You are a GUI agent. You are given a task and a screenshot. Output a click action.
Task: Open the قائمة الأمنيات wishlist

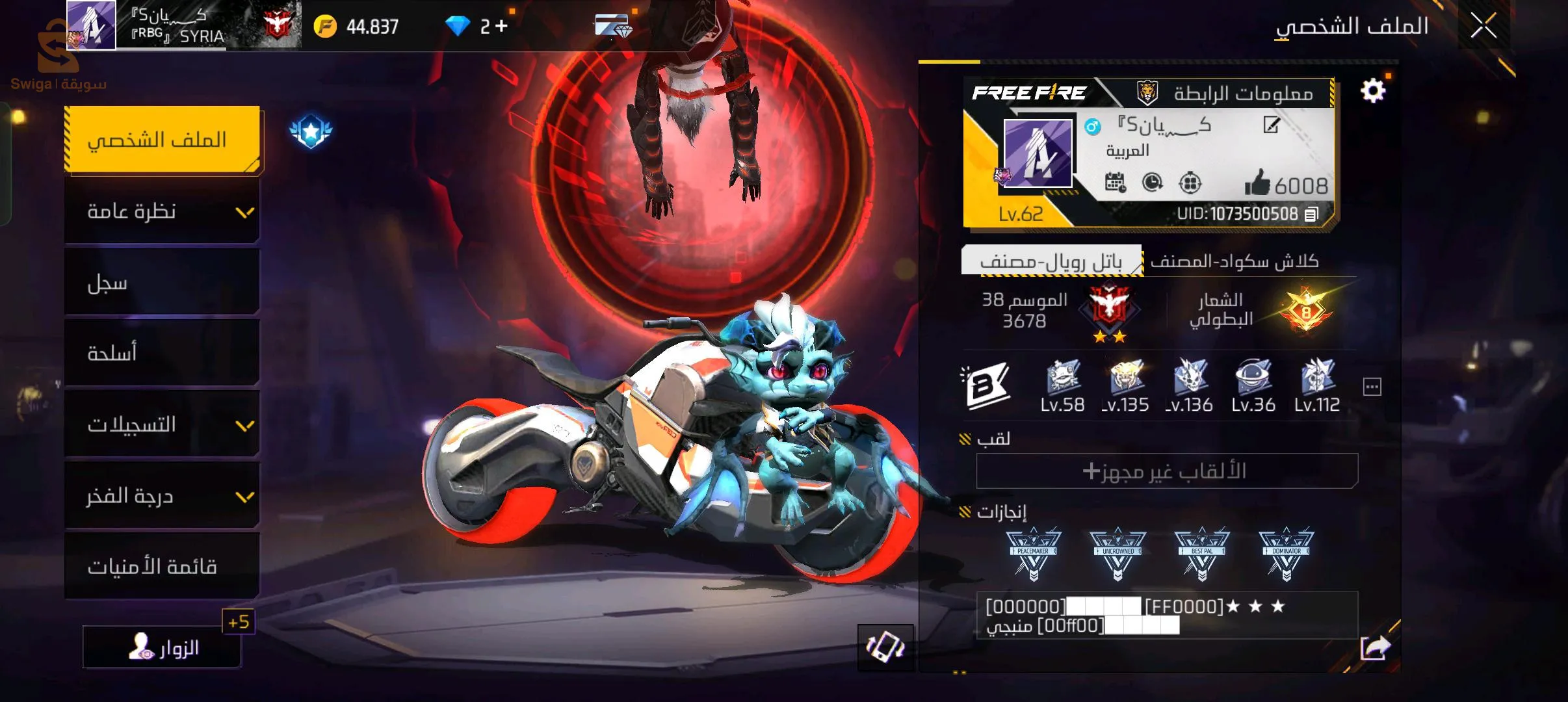pyautogui.click(x=163, y=566)
